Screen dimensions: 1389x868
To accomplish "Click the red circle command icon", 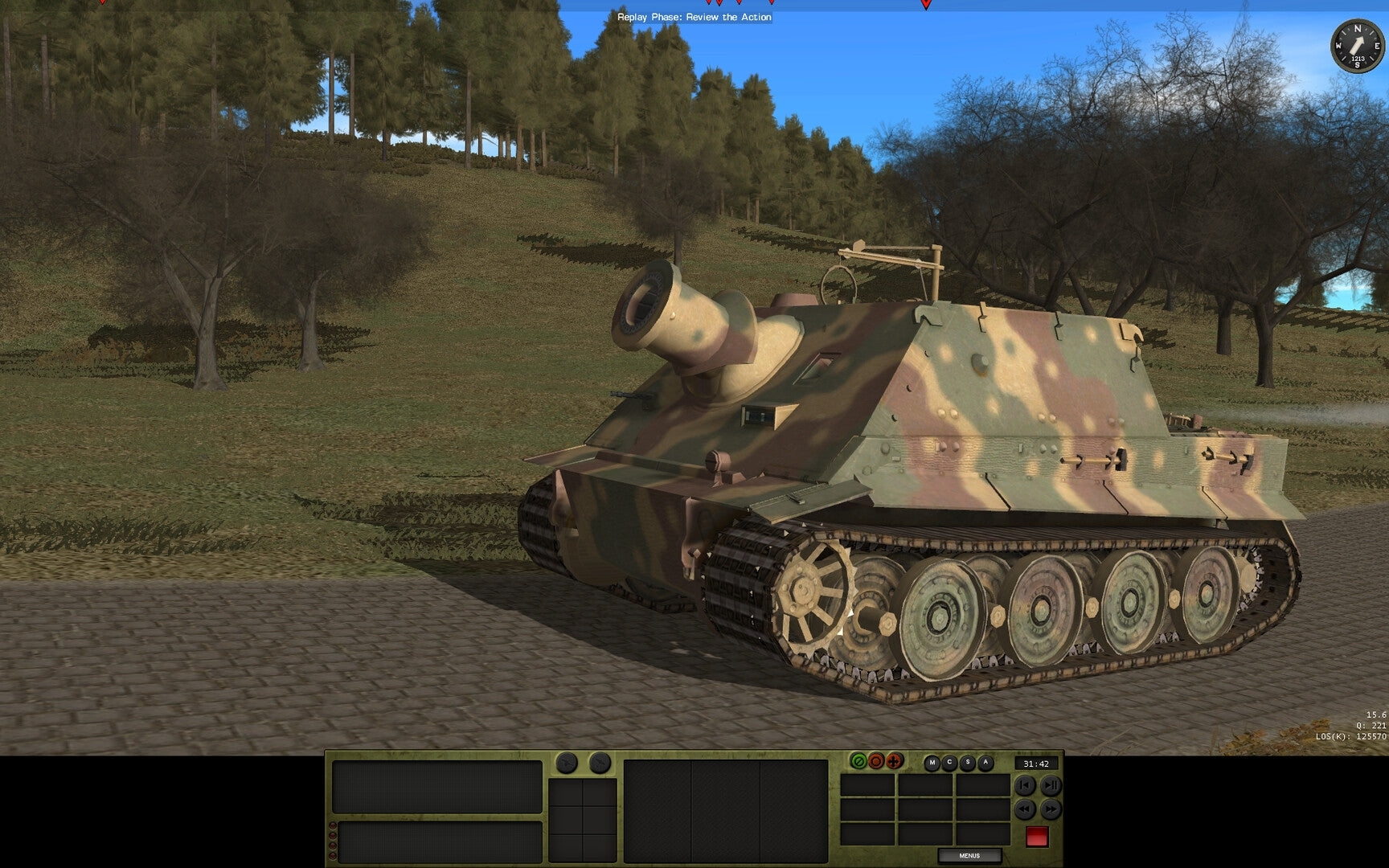I will [875, 762].
